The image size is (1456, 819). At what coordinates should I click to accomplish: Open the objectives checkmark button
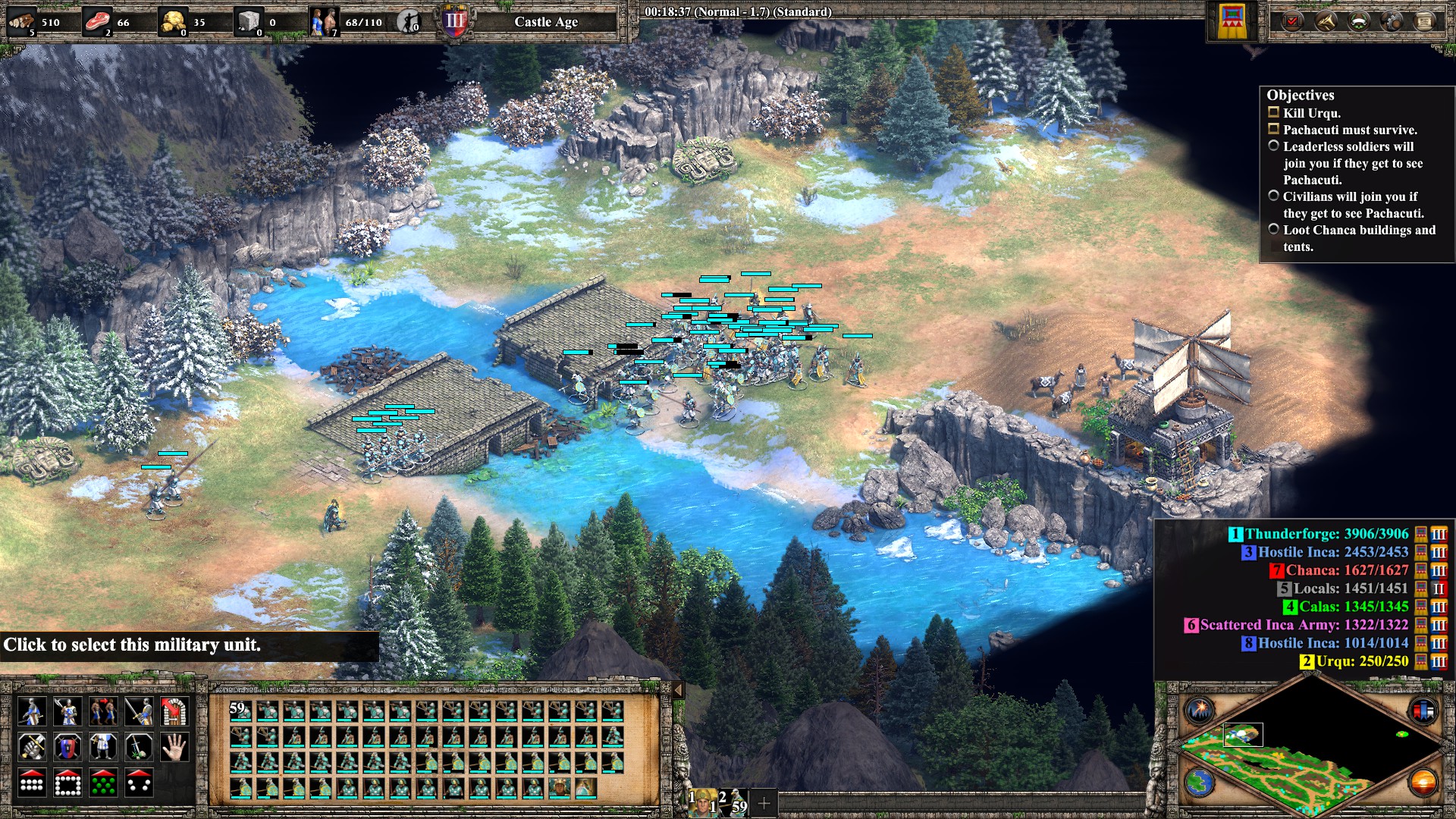coord(1292,20)
